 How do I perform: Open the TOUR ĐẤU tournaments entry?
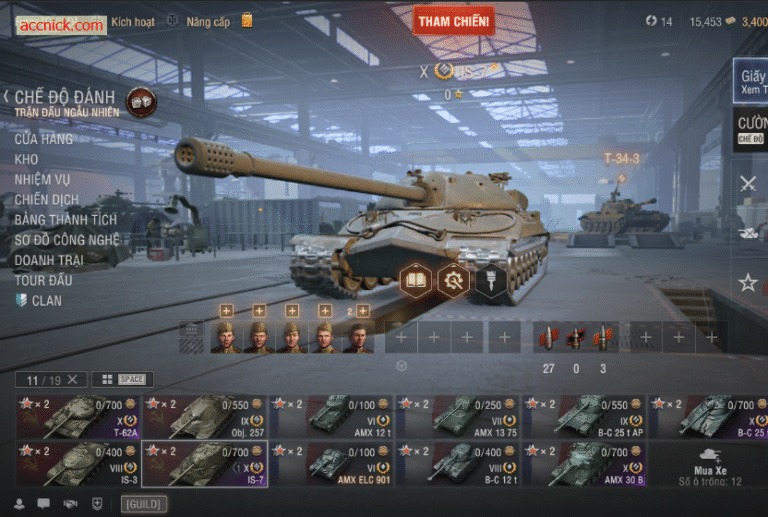click(x=43, y=280)
